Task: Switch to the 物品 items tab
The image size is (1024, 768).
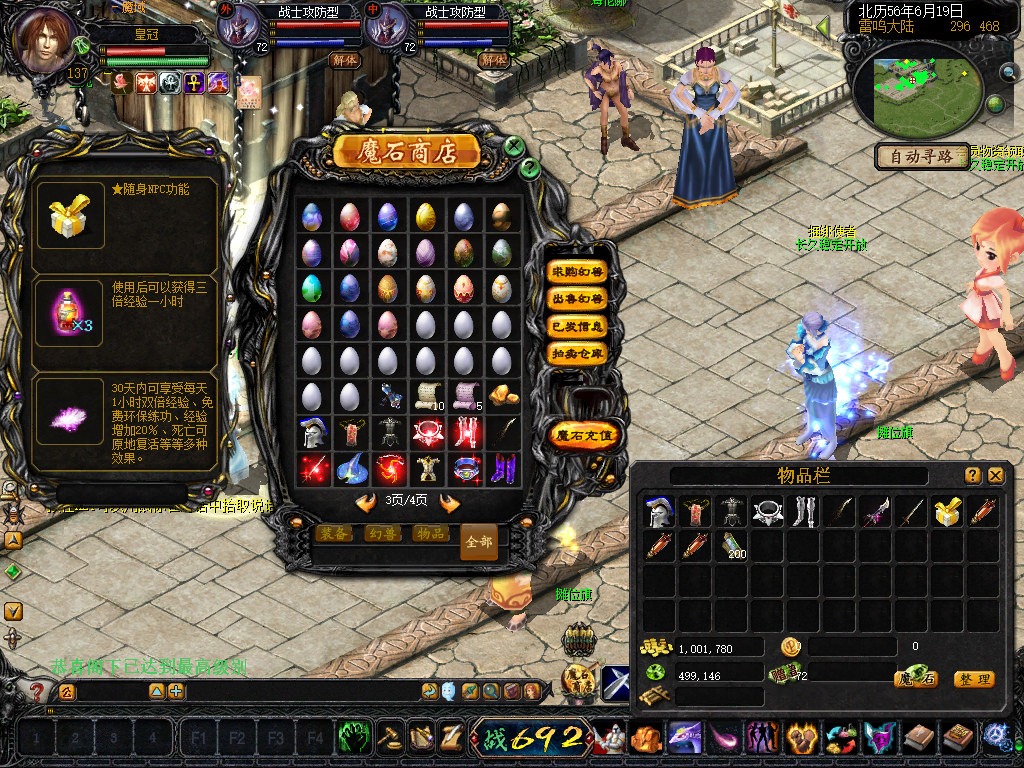Action: click(x=431, y=534)
